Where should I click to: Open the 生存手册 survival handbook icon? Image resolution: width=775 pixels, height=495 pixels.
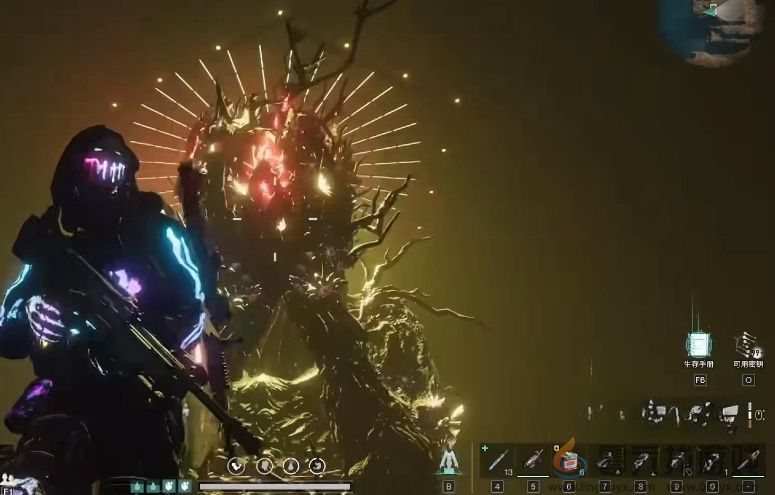coord(699,345)
